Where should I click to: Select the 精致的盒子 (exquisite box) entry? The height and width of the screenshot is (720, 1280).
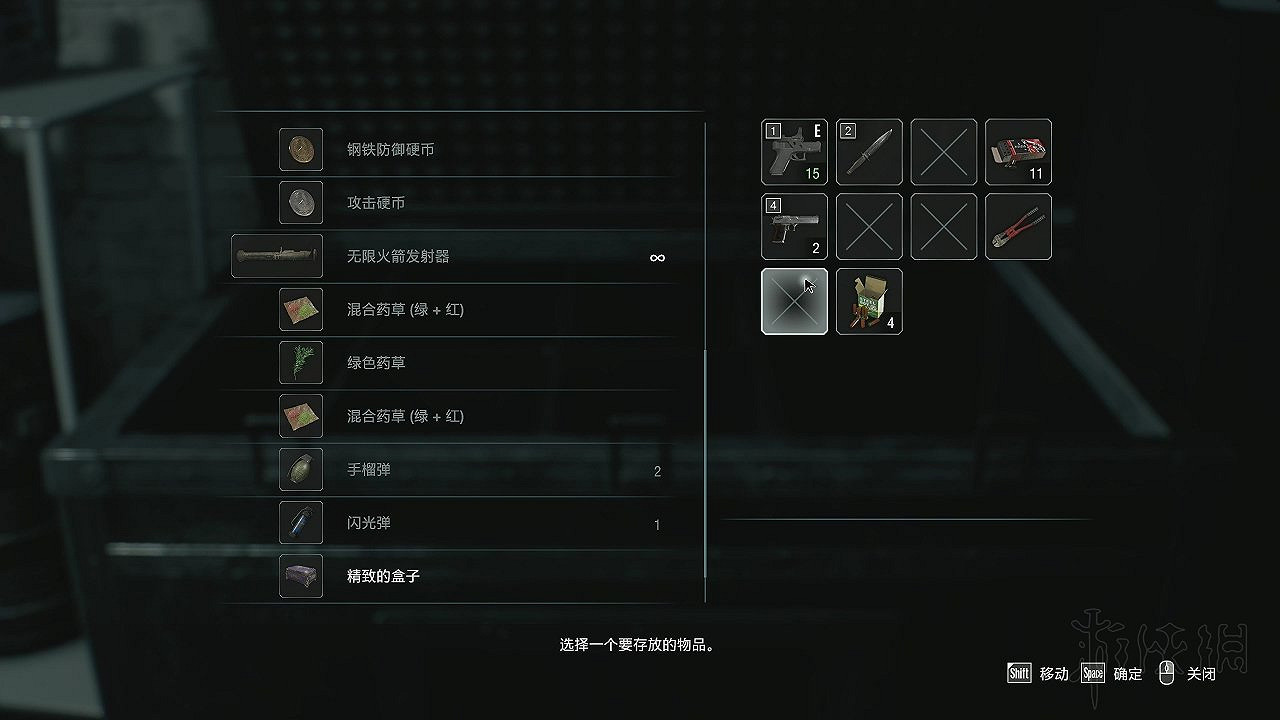pos(301,576)
